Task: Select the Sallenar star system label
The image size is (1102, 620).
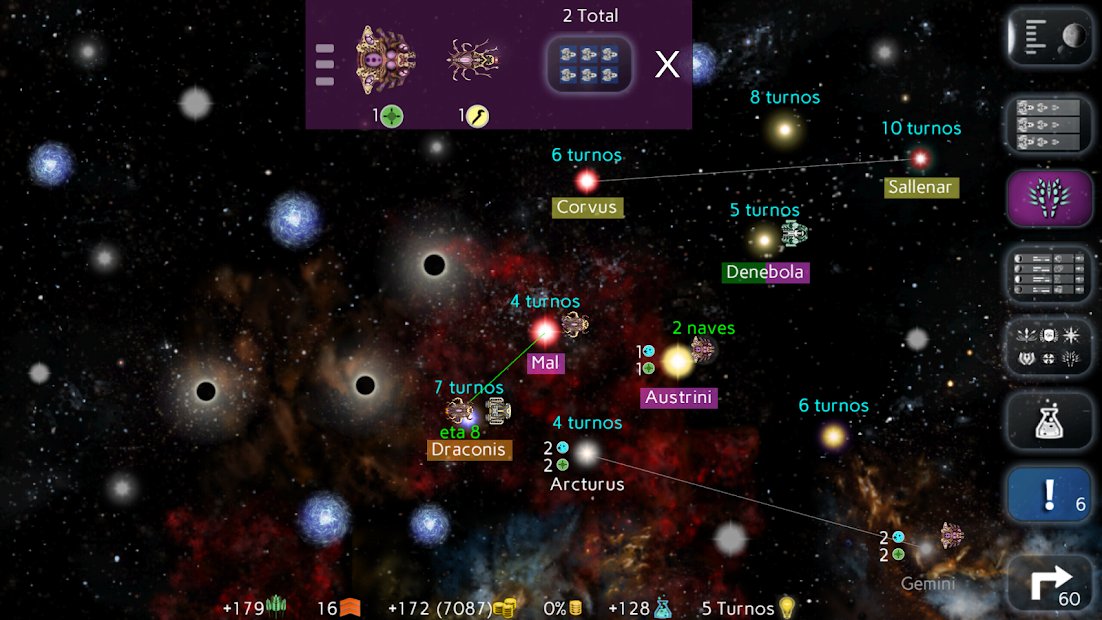Action: (x=921, y=187)
